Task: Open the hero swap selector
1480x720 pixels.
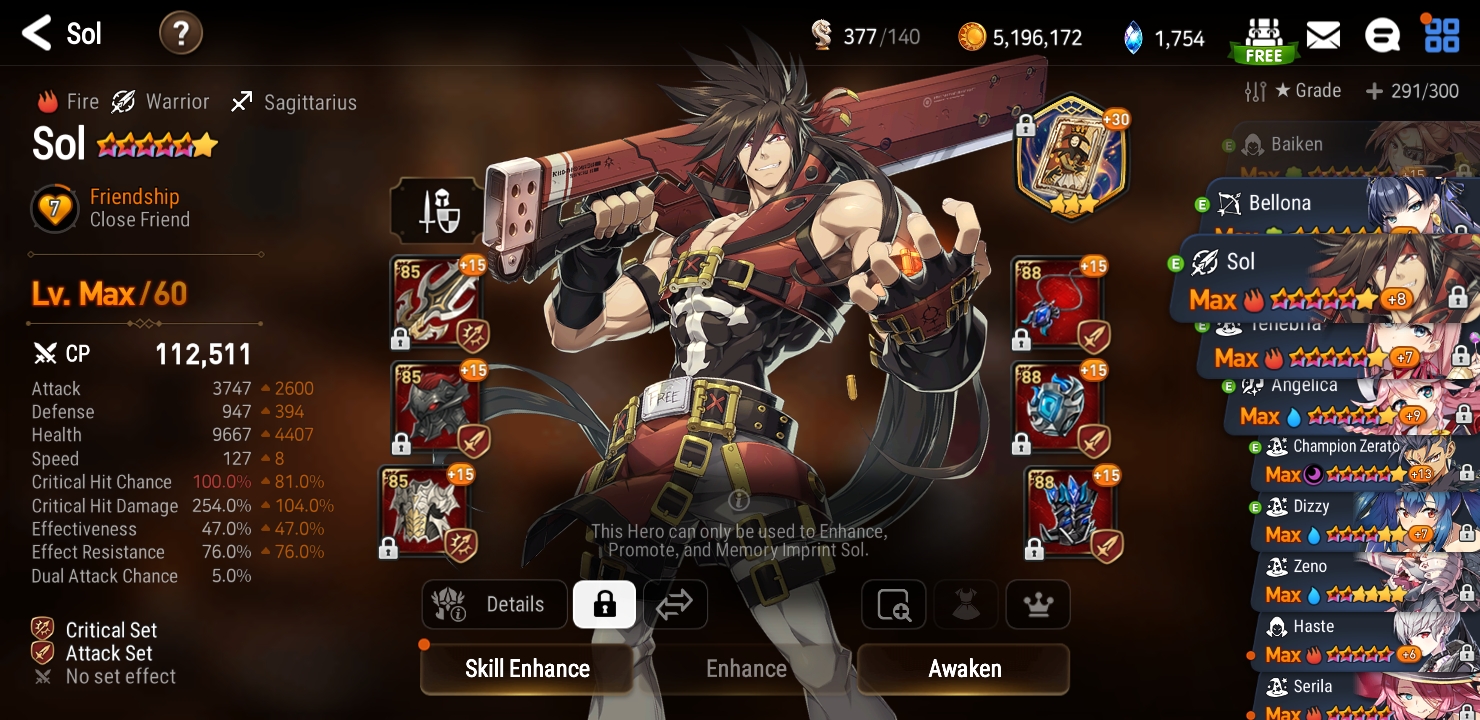Action: coord(675,604)
